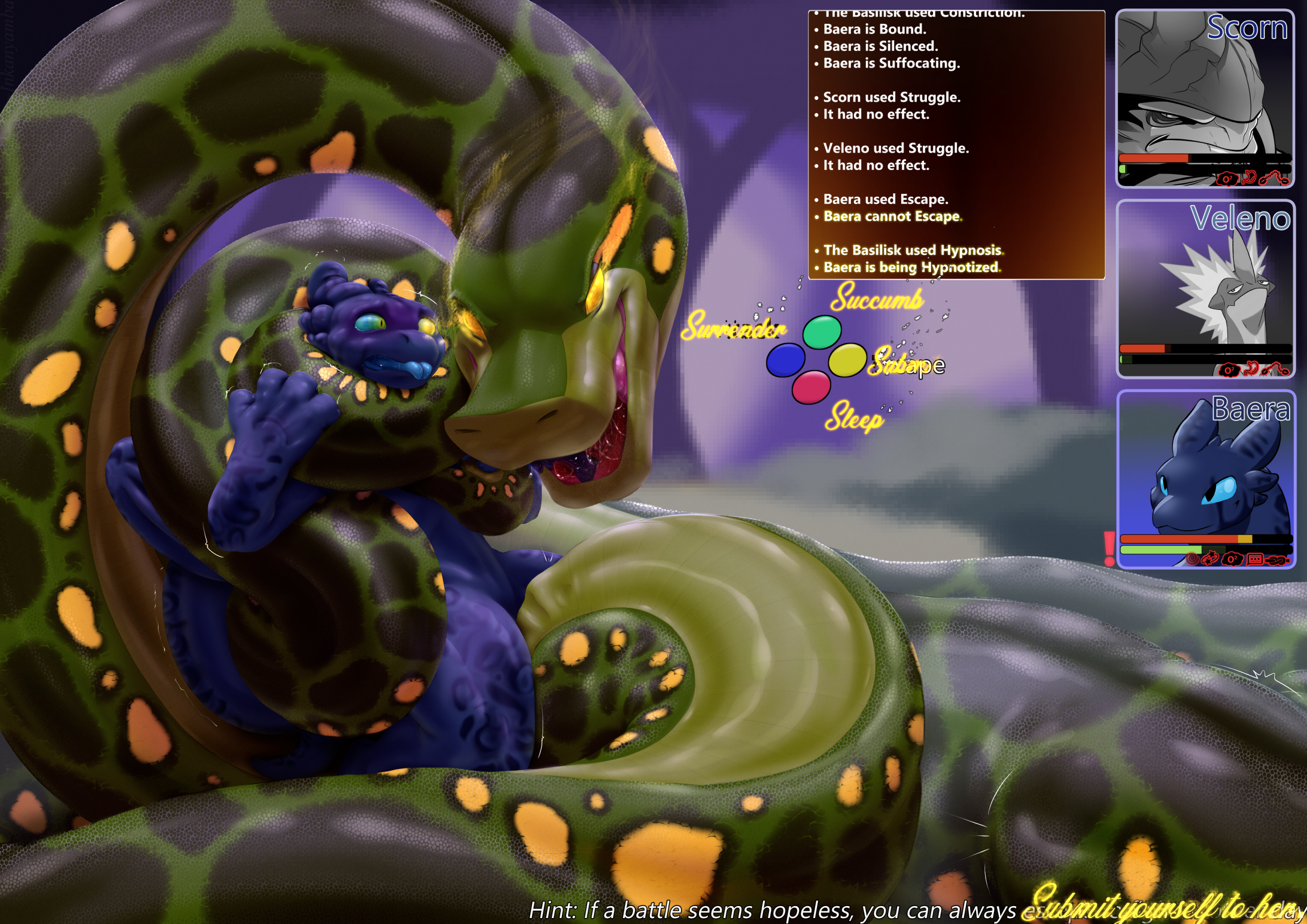Viewport: 1307px width, 924px height.
Task: Choose the green Succumb button
Action: pos(822,332)
